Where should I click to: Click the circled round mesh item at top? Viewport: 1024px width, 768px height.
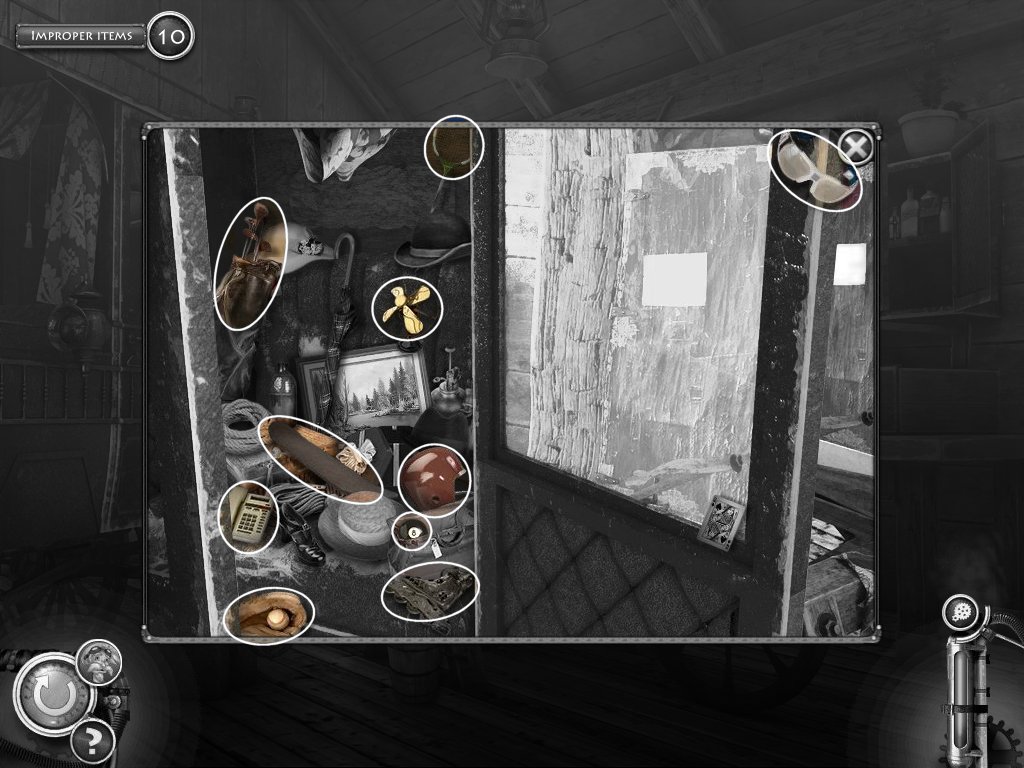(x=454, y=147)
